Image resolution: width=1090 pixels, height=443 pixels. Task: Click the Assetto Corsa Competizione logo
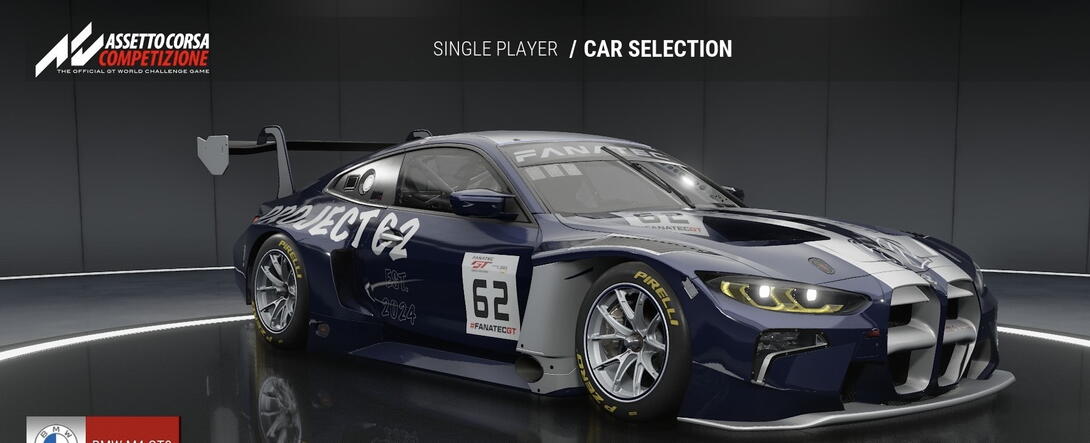click(x=122, y=52)
